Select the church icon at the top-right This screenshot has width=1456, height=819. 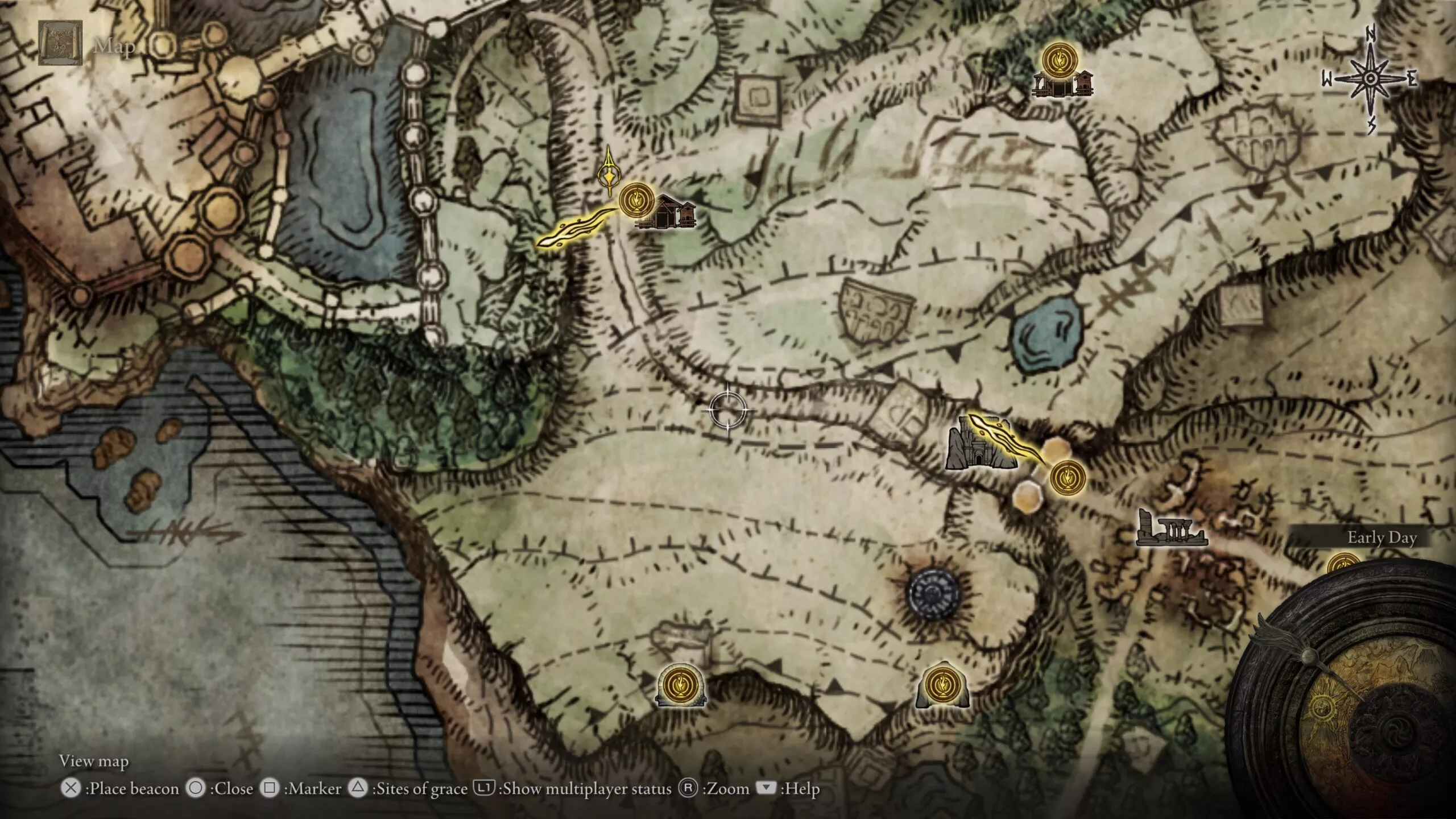tap(1062, 85)
